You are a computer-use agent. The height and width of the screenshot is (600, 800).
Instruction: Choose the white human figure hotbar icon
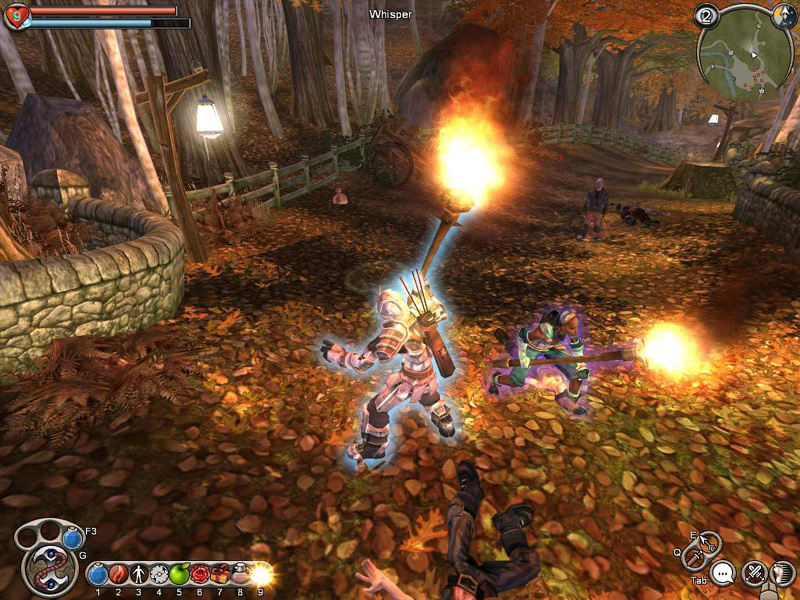pos(138,574)
